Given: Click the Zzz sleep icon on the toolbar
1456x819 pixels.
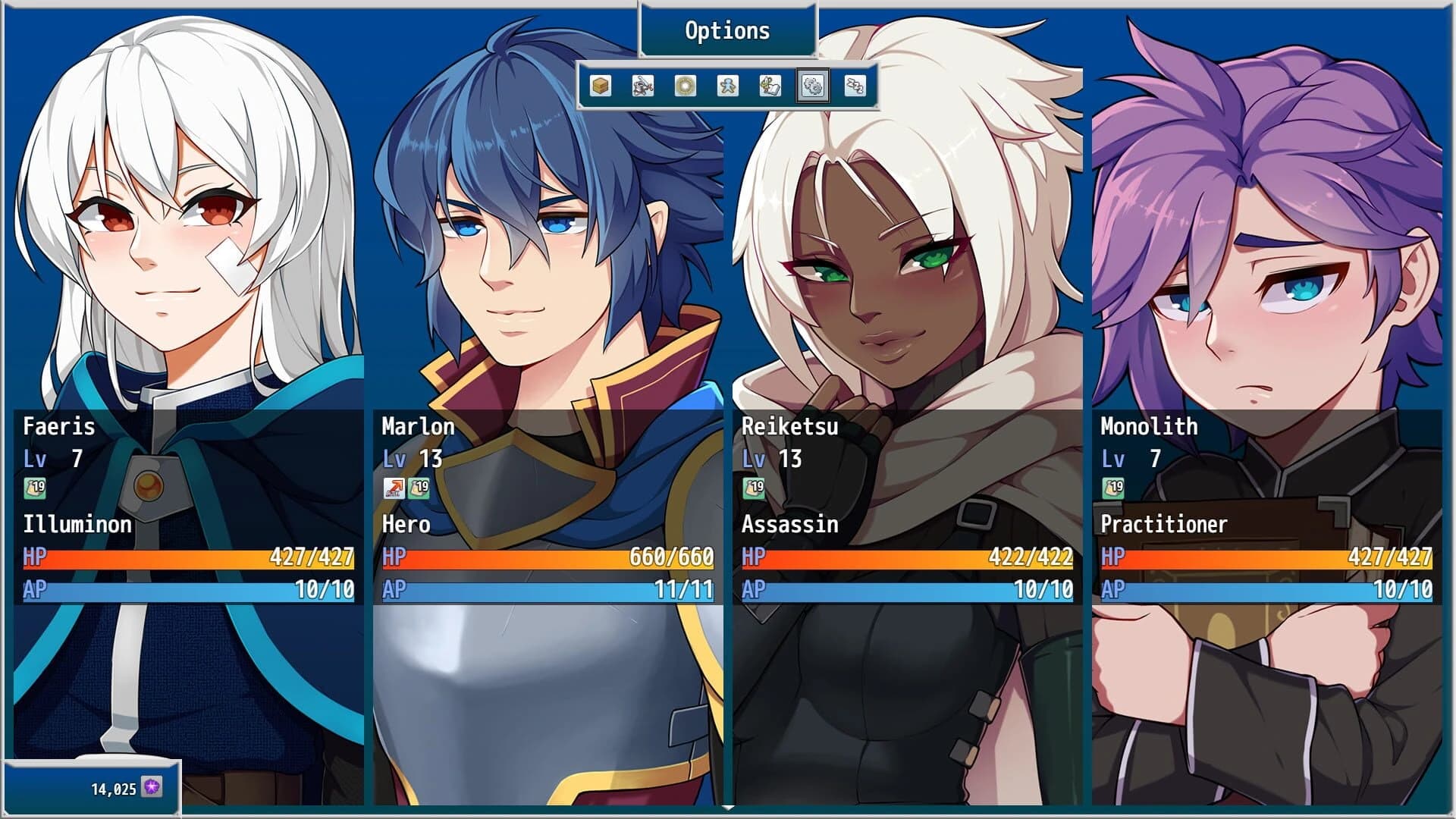Looking at the screenshot, I should (x=854, y=86).
